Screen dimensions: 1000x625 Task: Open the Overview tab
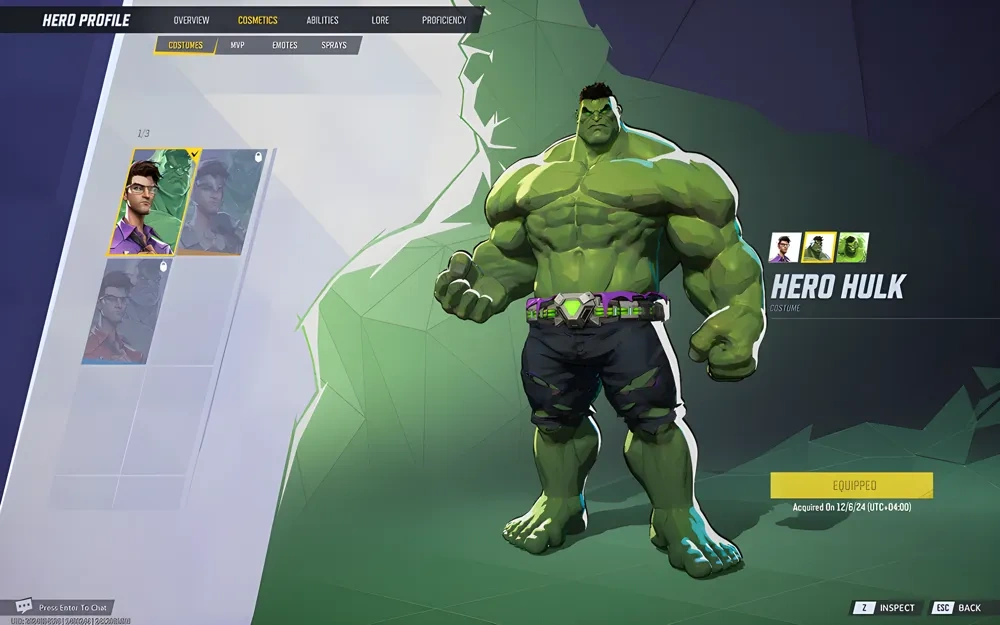[x=191, y=20]
